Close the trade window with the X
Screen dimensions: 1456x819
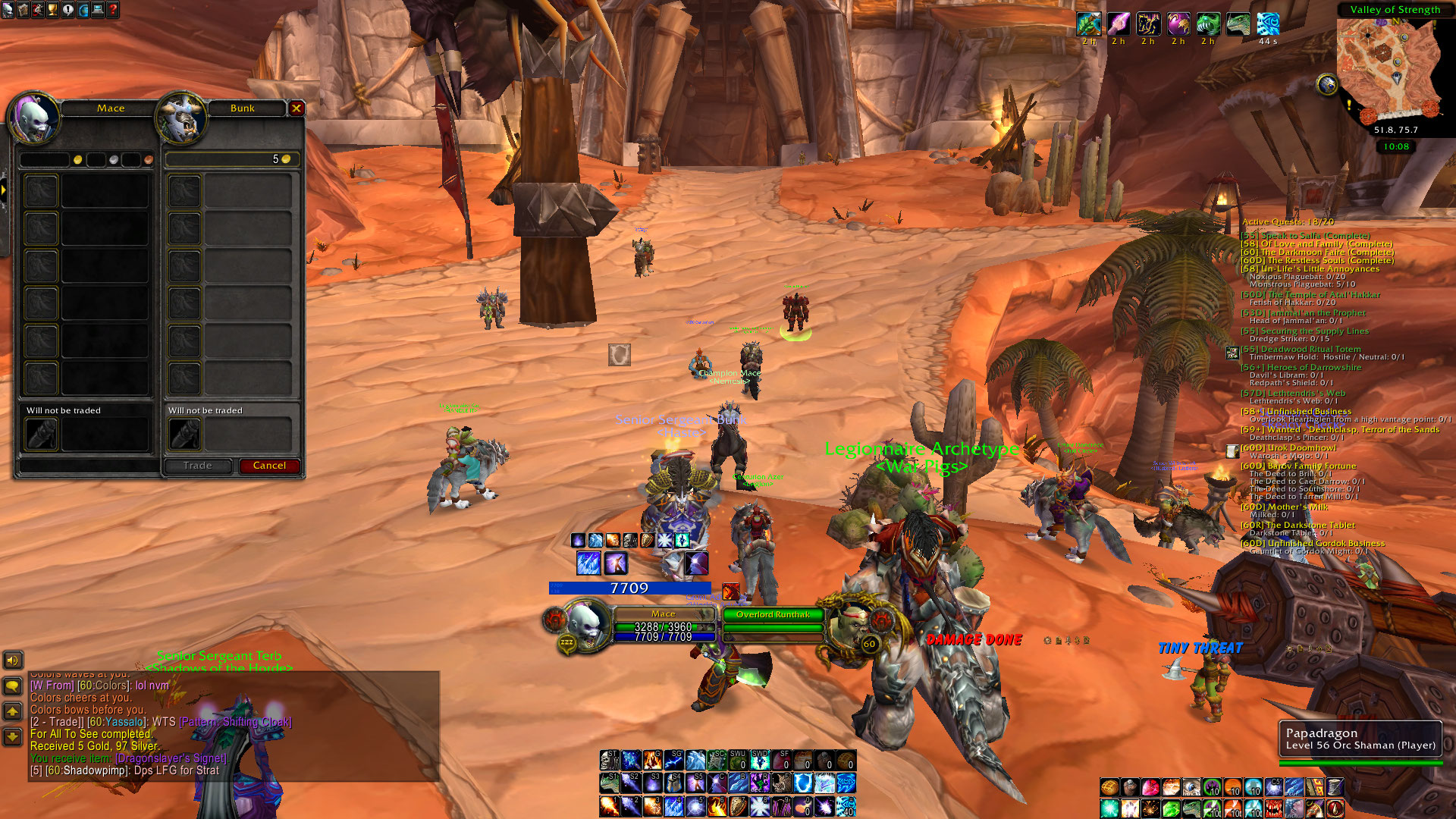click(x=297, y=108)
